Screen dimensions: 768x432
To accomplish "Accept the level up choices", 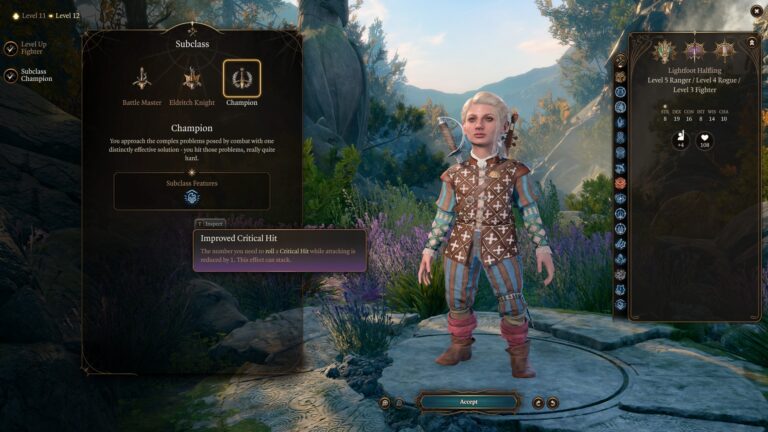I will (x=468, y=402).
